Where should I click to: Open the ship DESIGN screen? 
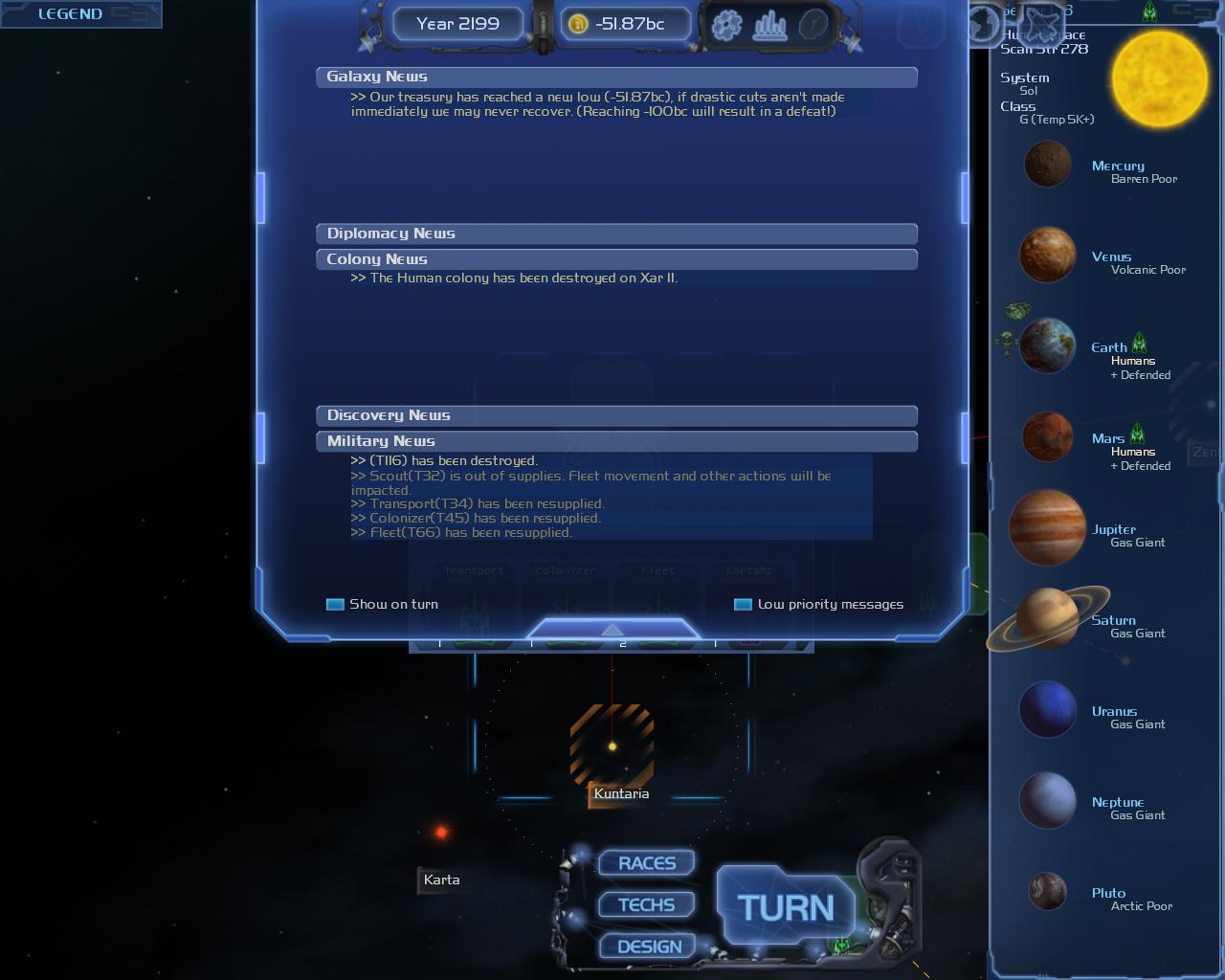click(649, 947)
